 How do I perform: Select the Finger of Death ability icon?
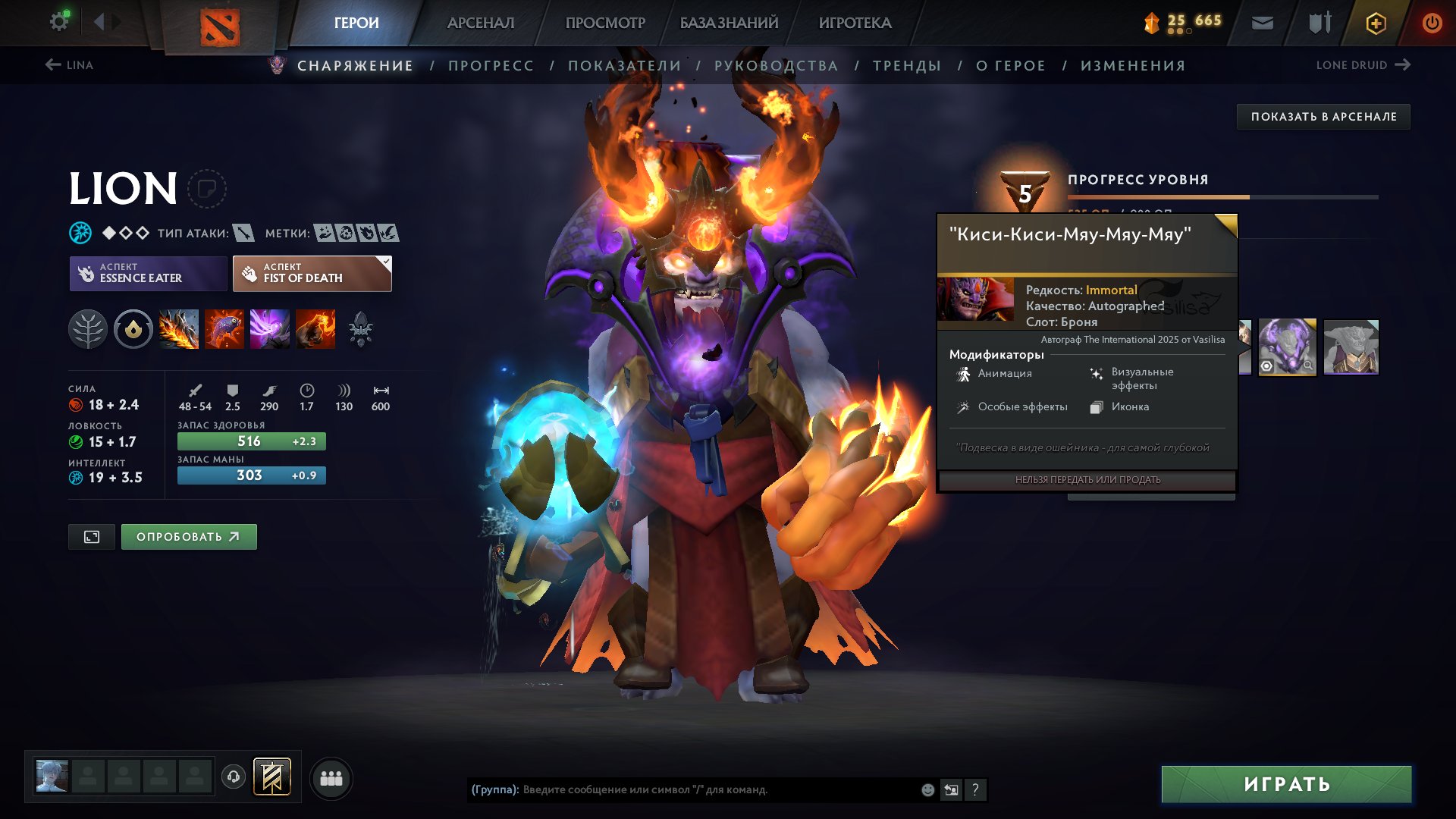tap(315, 329)
